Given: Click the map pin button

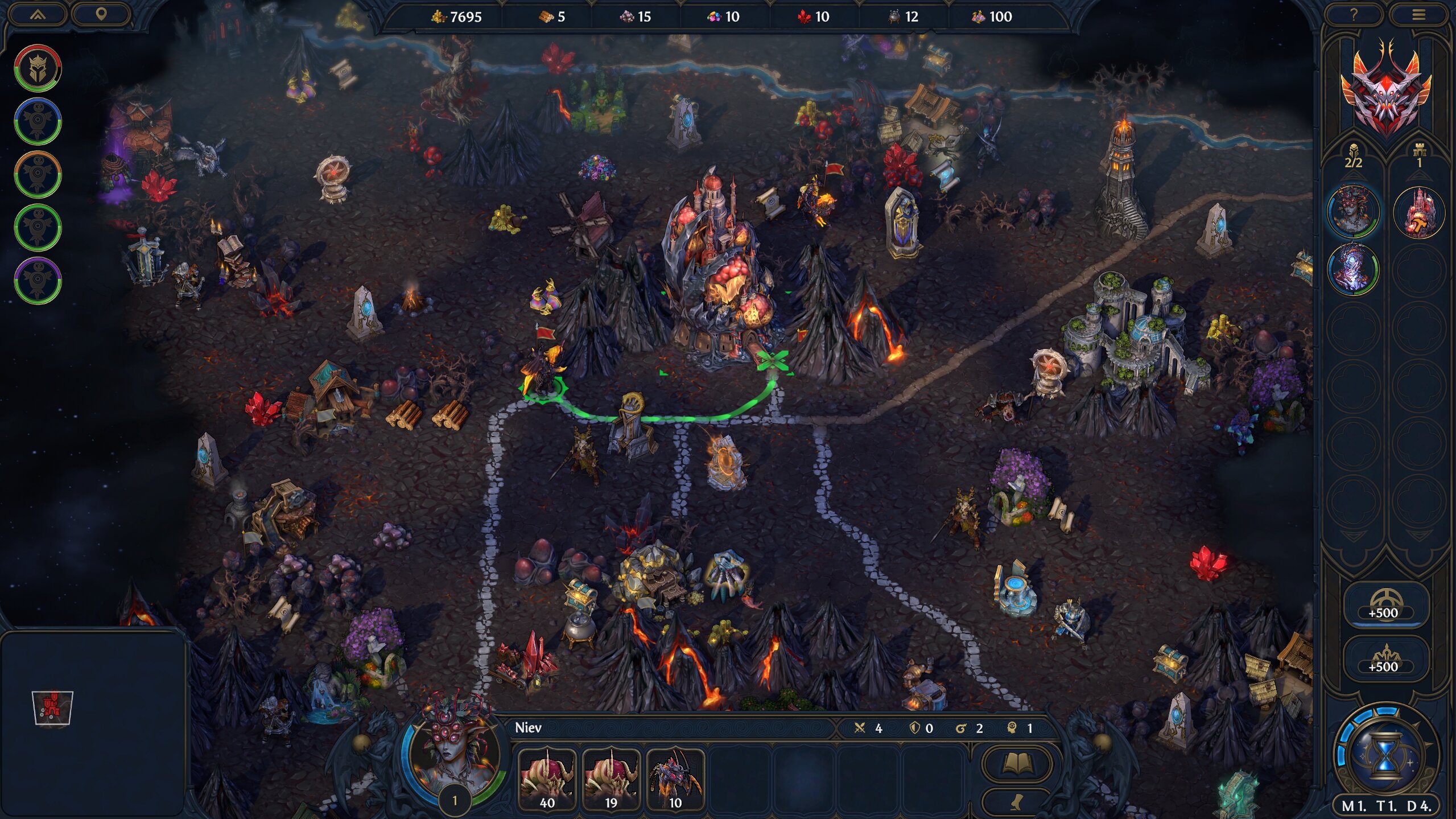Looking at the screenshot, I should point(101,14).
